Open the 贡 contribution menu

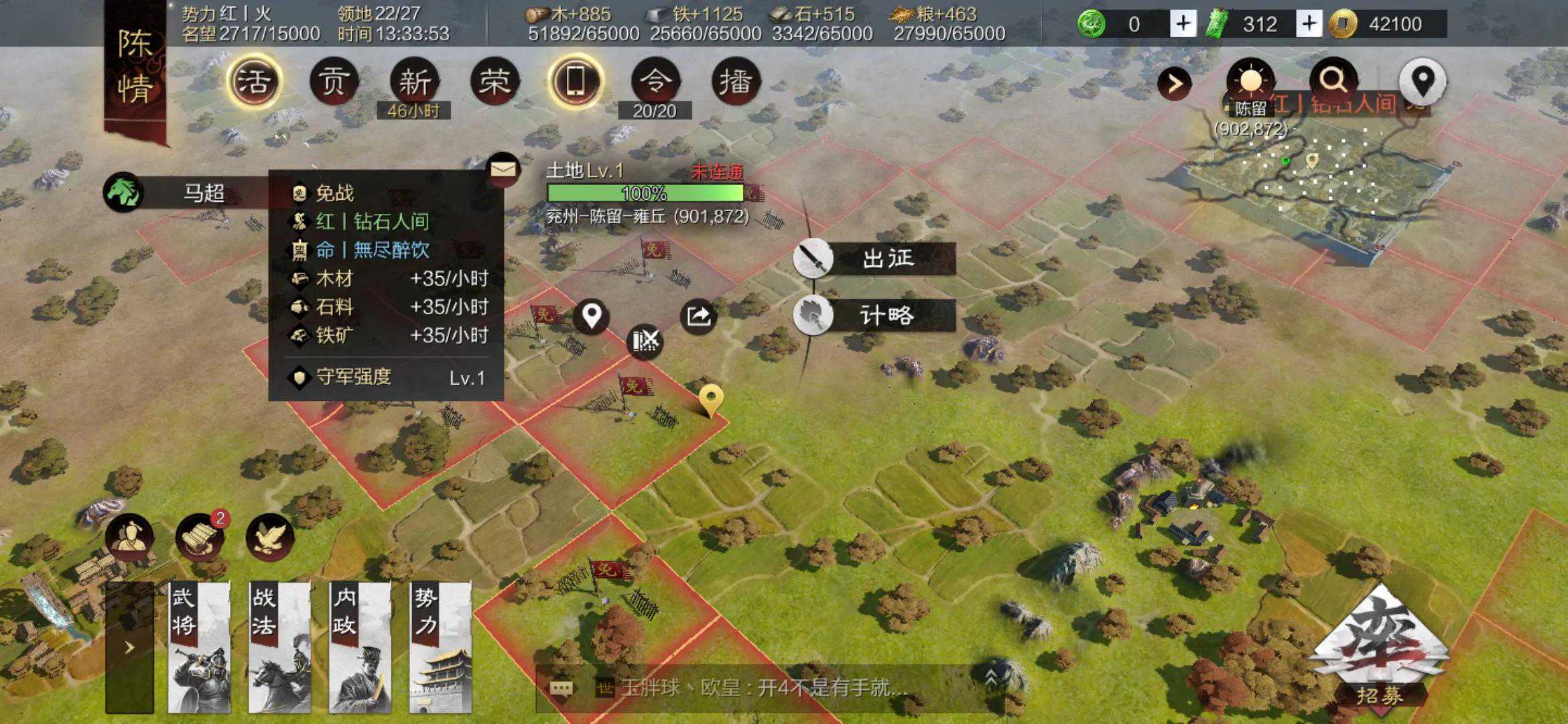click(334, 82)
